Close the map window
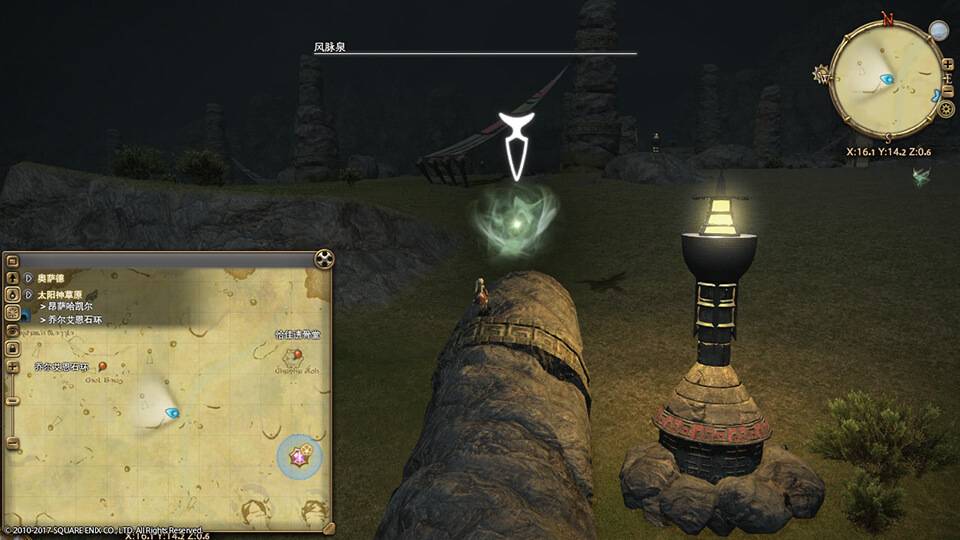This screenshot has width=960, height=540. (324, 259)
